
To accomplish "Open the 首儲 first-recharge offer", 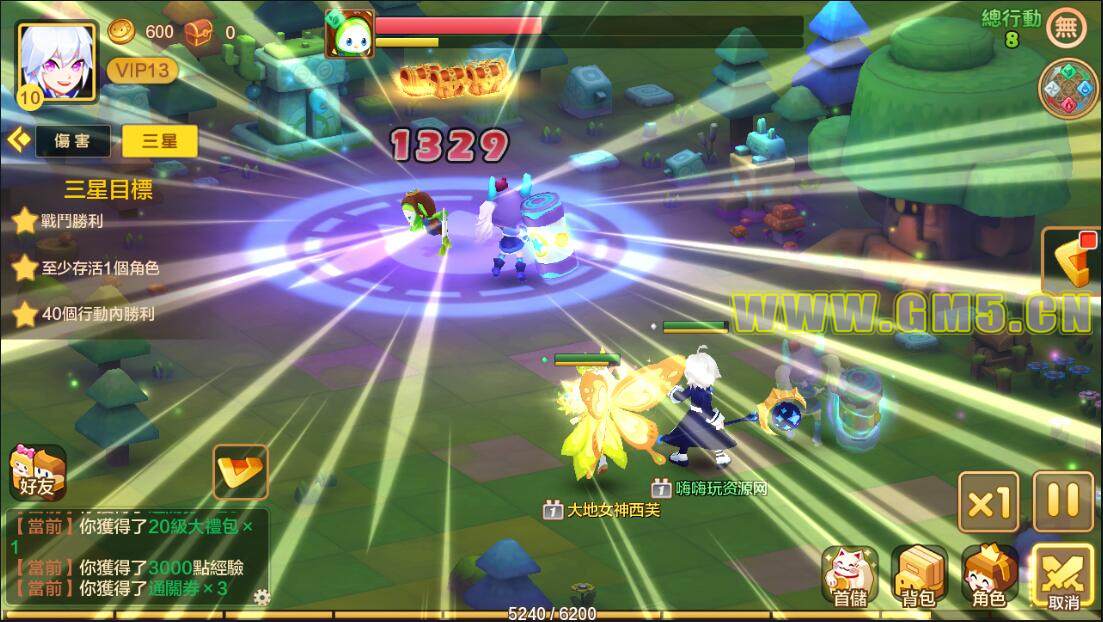I will (x=850, y=576).
